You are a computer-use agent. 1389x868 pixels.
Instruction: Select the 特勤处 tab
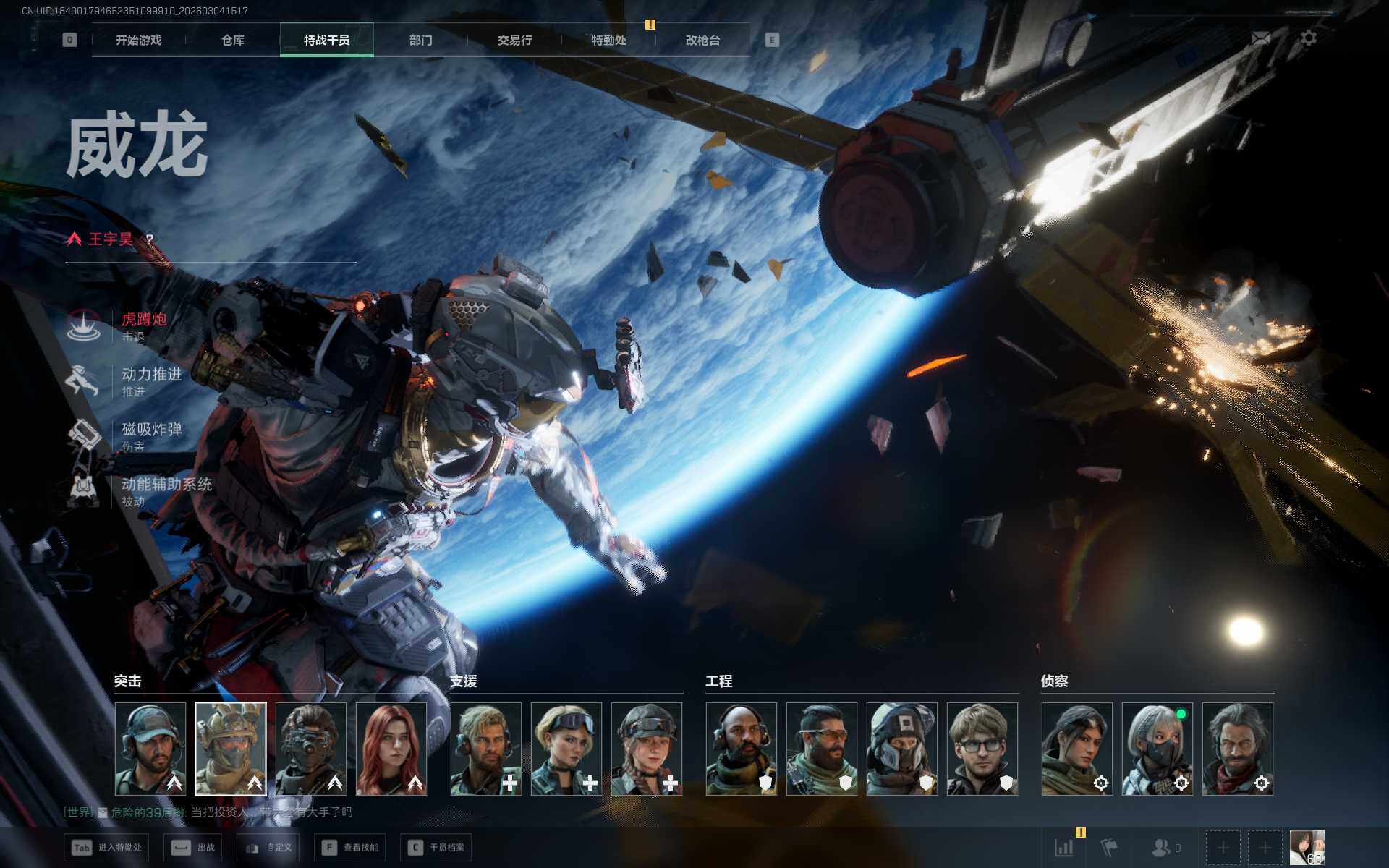coord(608,41)
